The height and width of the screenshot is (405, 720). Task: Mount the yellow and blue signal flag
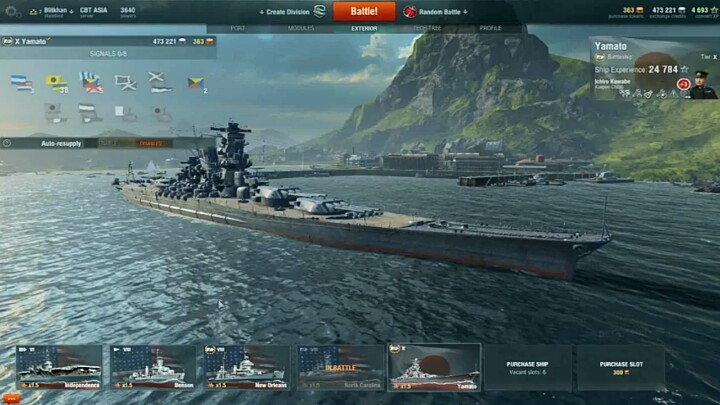pos(56,83)
